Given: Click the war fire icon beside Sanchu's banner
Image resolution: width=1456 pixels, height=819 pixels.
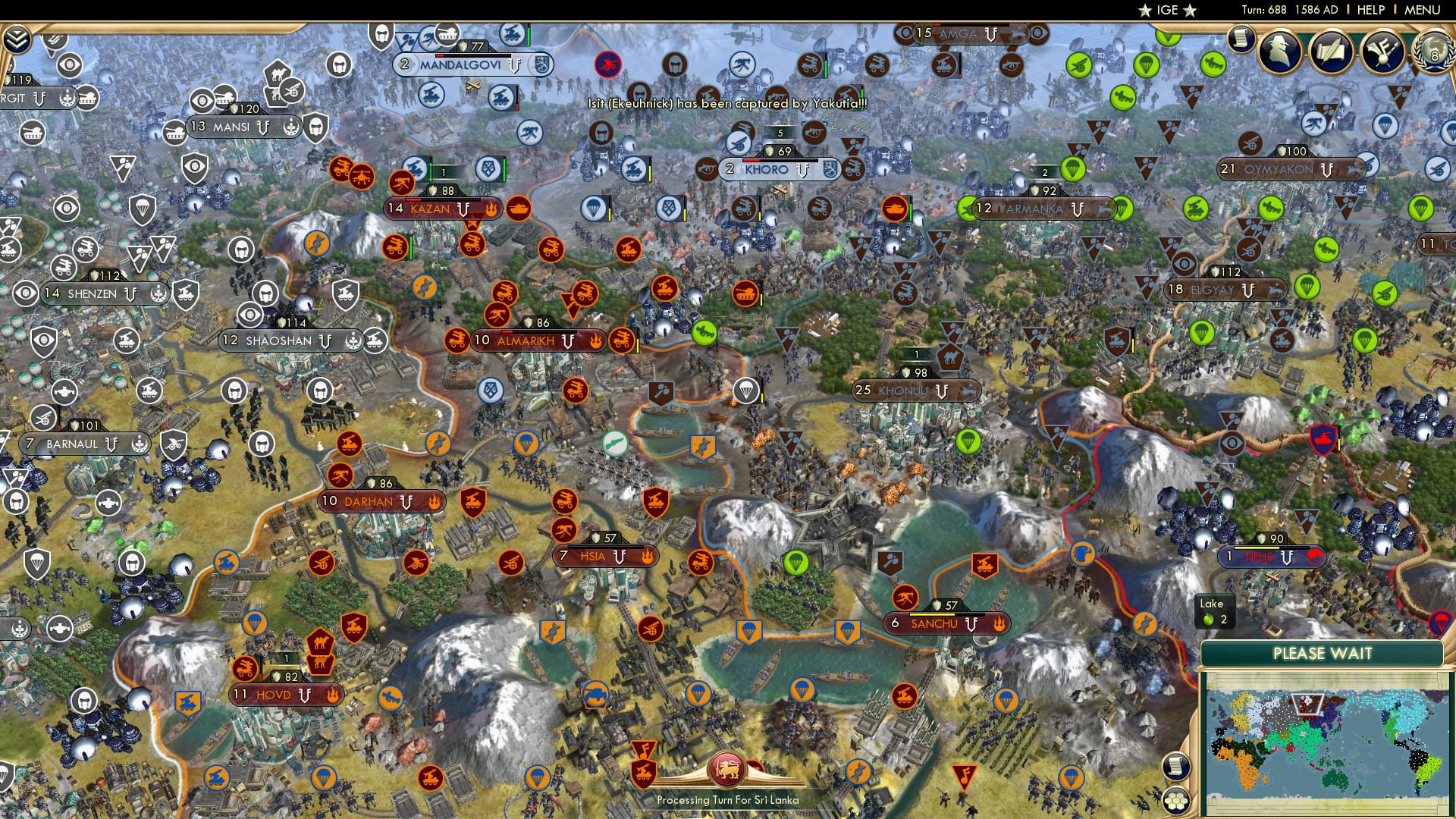Looking at the screenshot, I should [999, 624].
